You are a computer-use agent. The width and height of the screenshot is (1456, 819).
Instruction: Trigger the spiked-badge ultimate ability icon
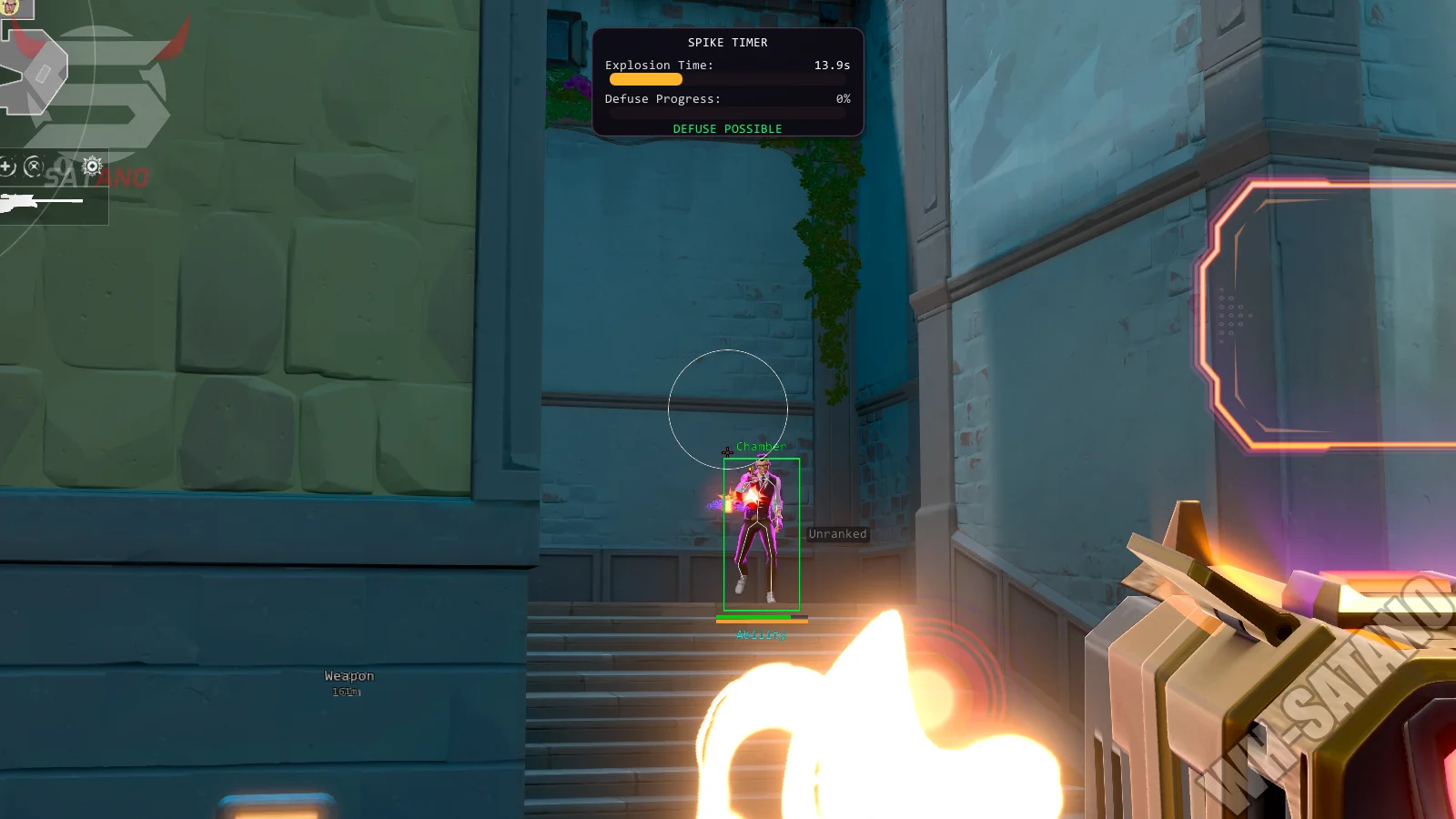[x=92, y=166]
